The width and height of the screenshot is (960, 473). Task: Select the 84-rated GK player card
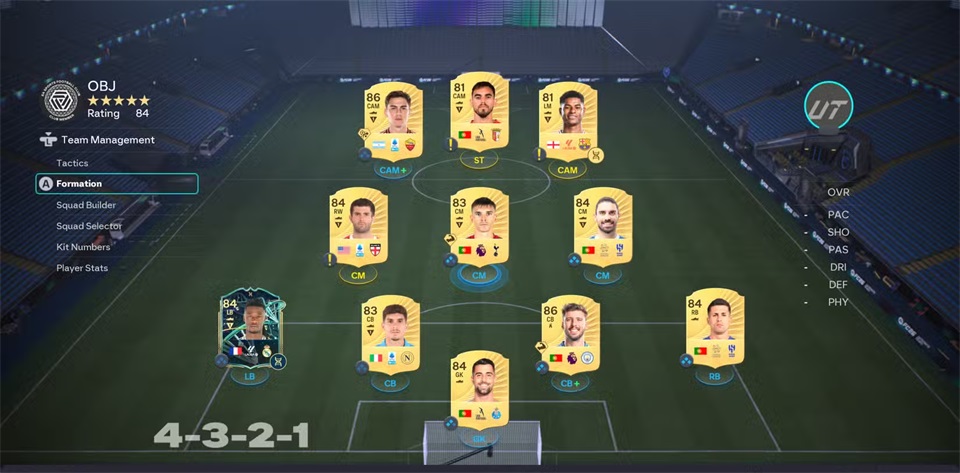click(479, 389)
